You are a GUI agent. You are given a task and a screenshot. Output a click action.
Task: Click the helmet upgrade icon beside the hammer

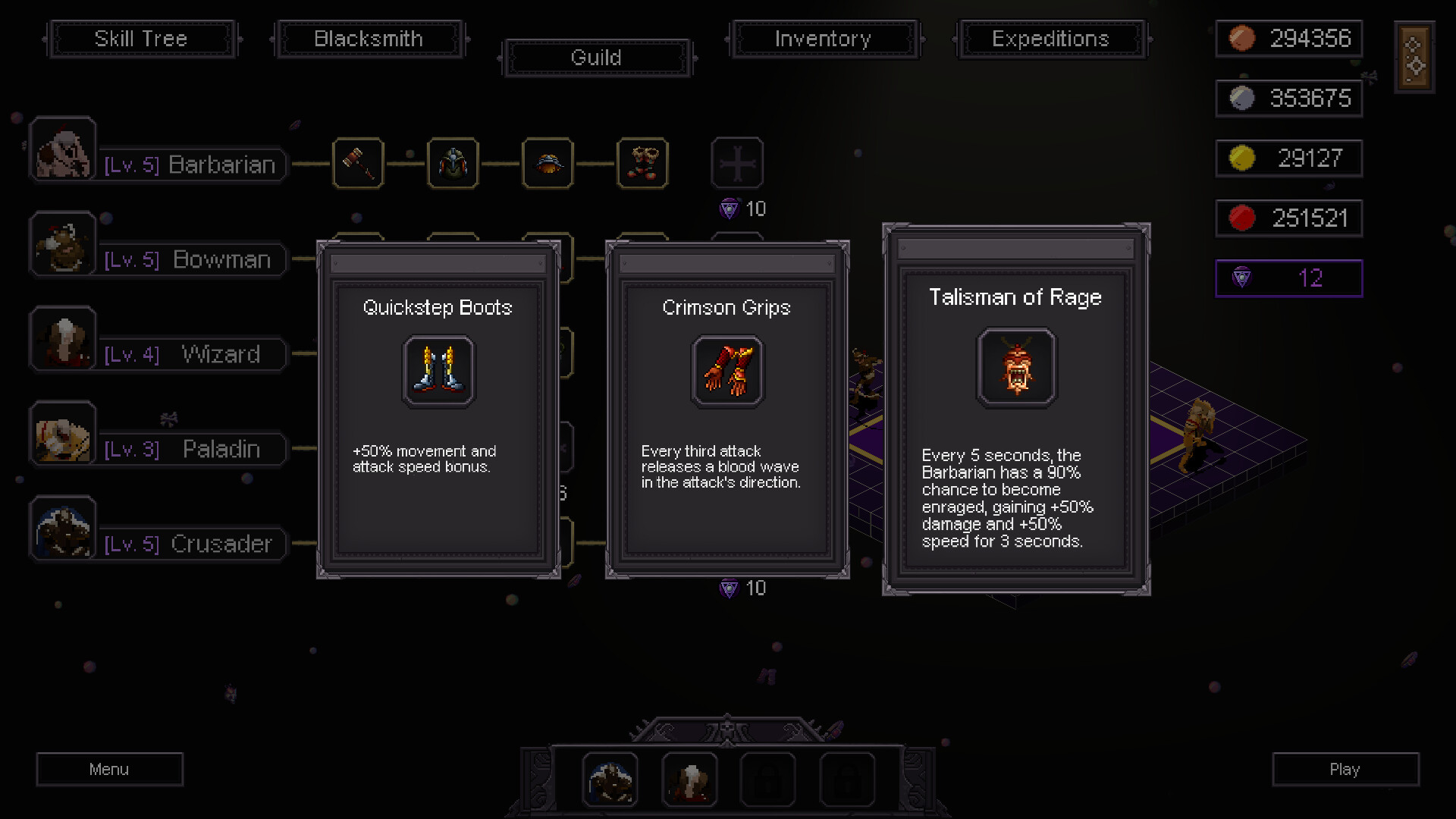tap(453, 163)
